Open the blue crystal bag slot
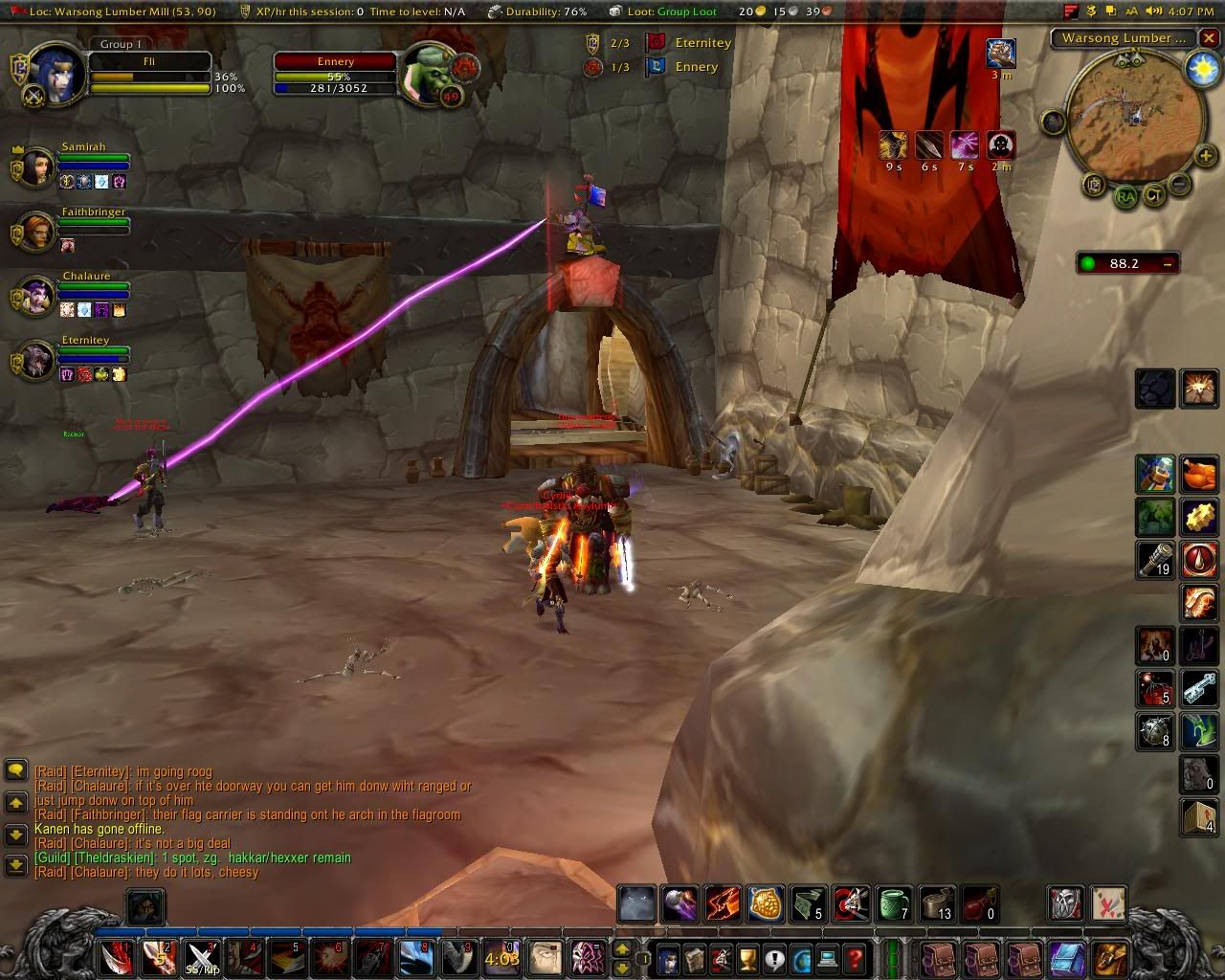1225x980 pixels. (1067, 958)
